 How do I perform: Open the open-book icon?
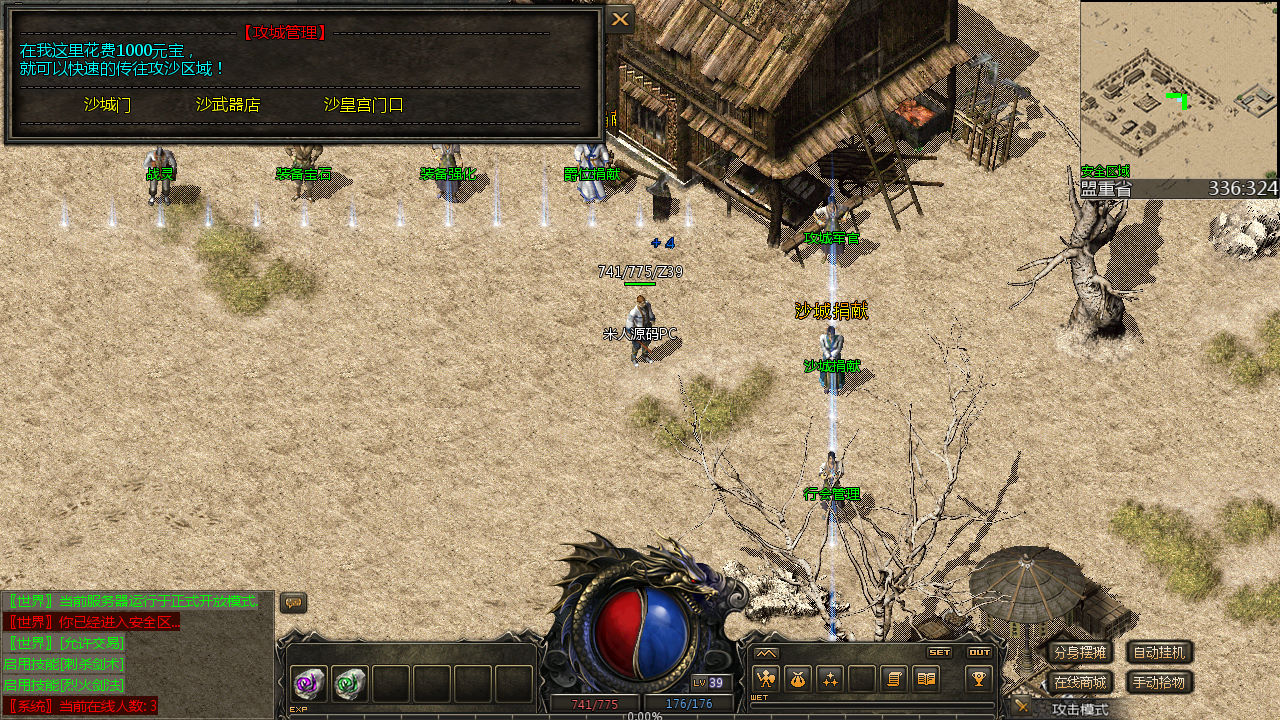[x=927, y=679]
